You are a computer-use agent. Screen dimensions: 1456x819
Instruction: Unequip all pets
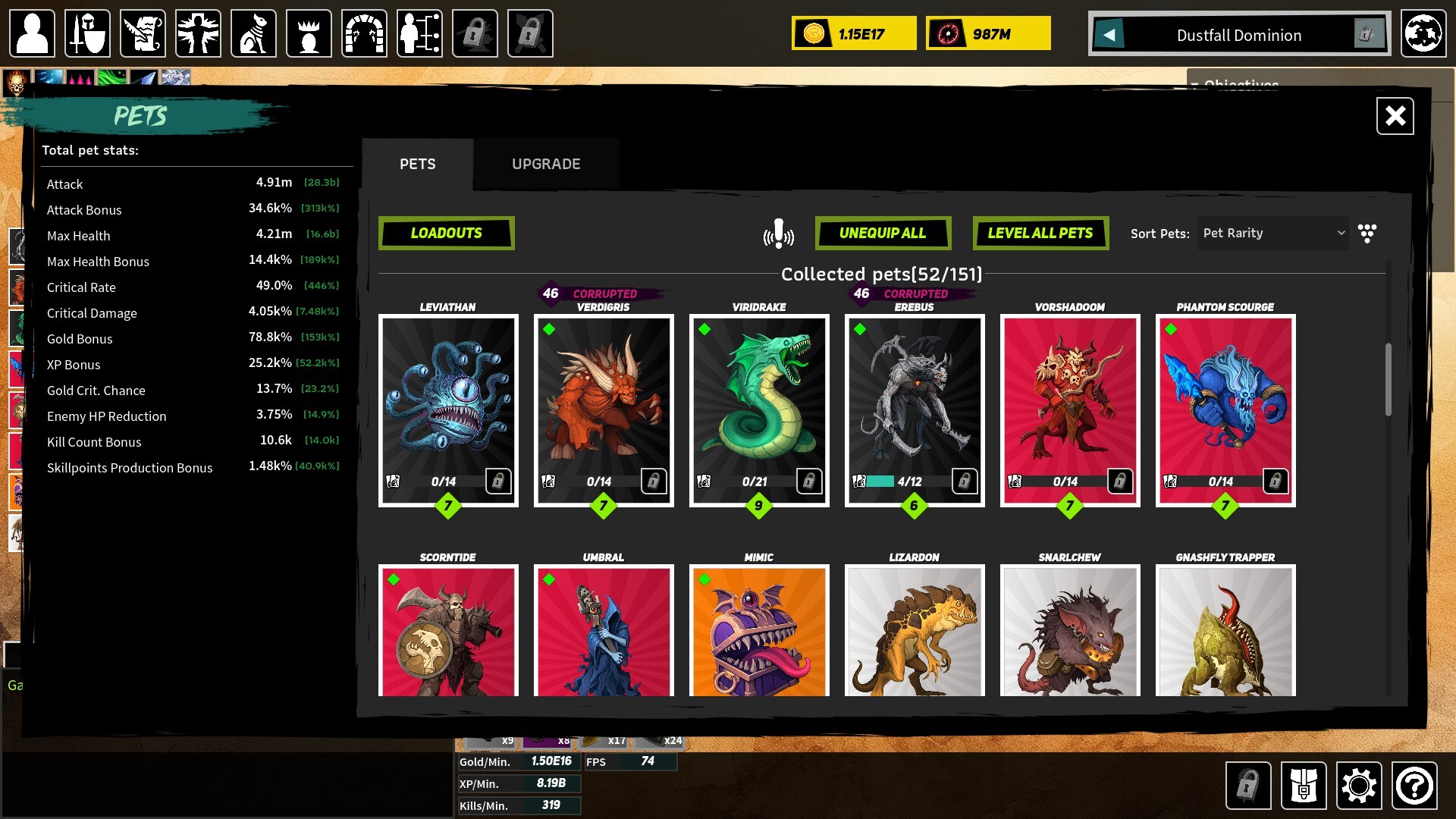[x=883, y=233]
